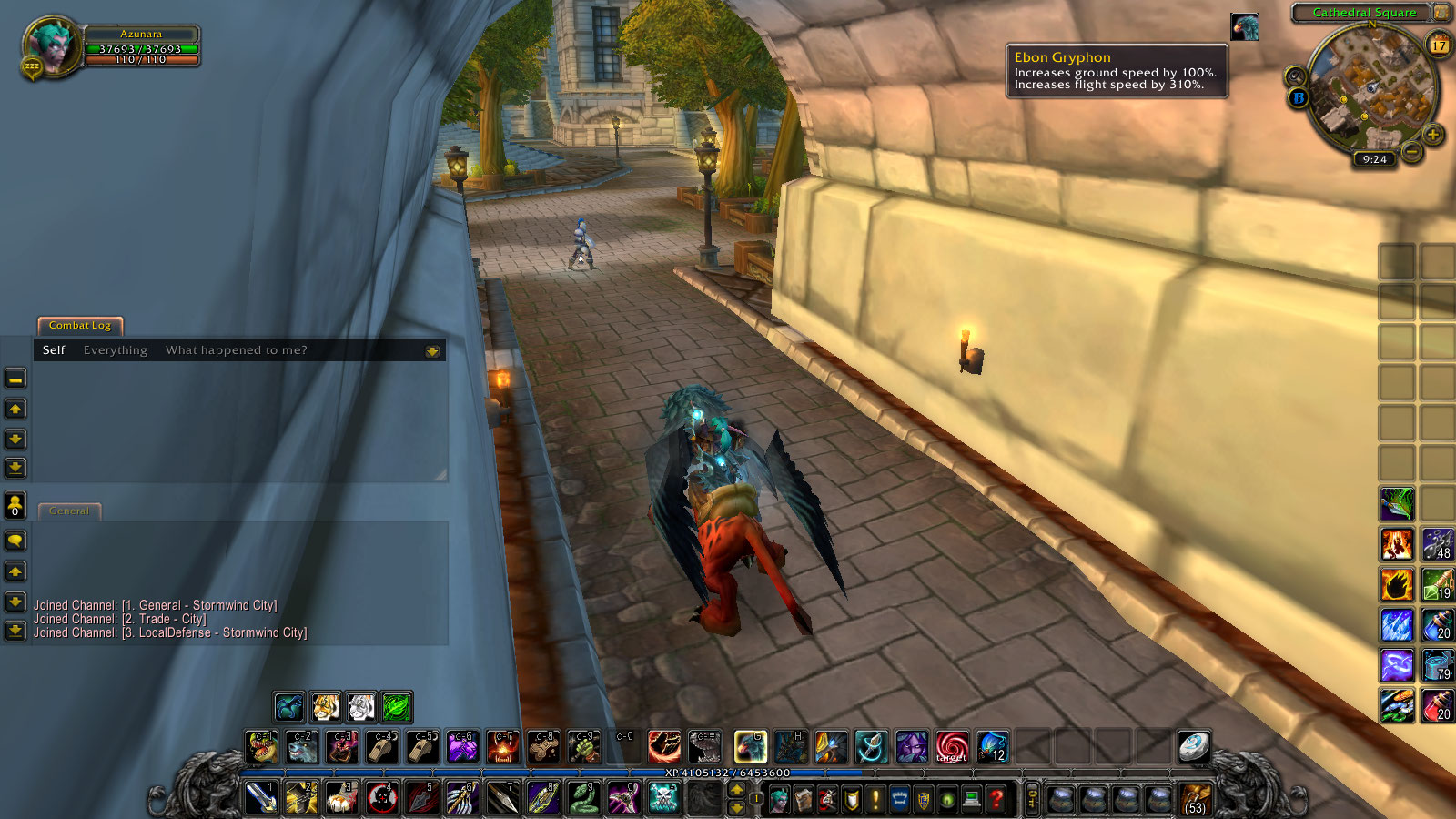
Task: Open the guild tabard micro menu icon
Action: pyautogui.click(x=900, y=800)
